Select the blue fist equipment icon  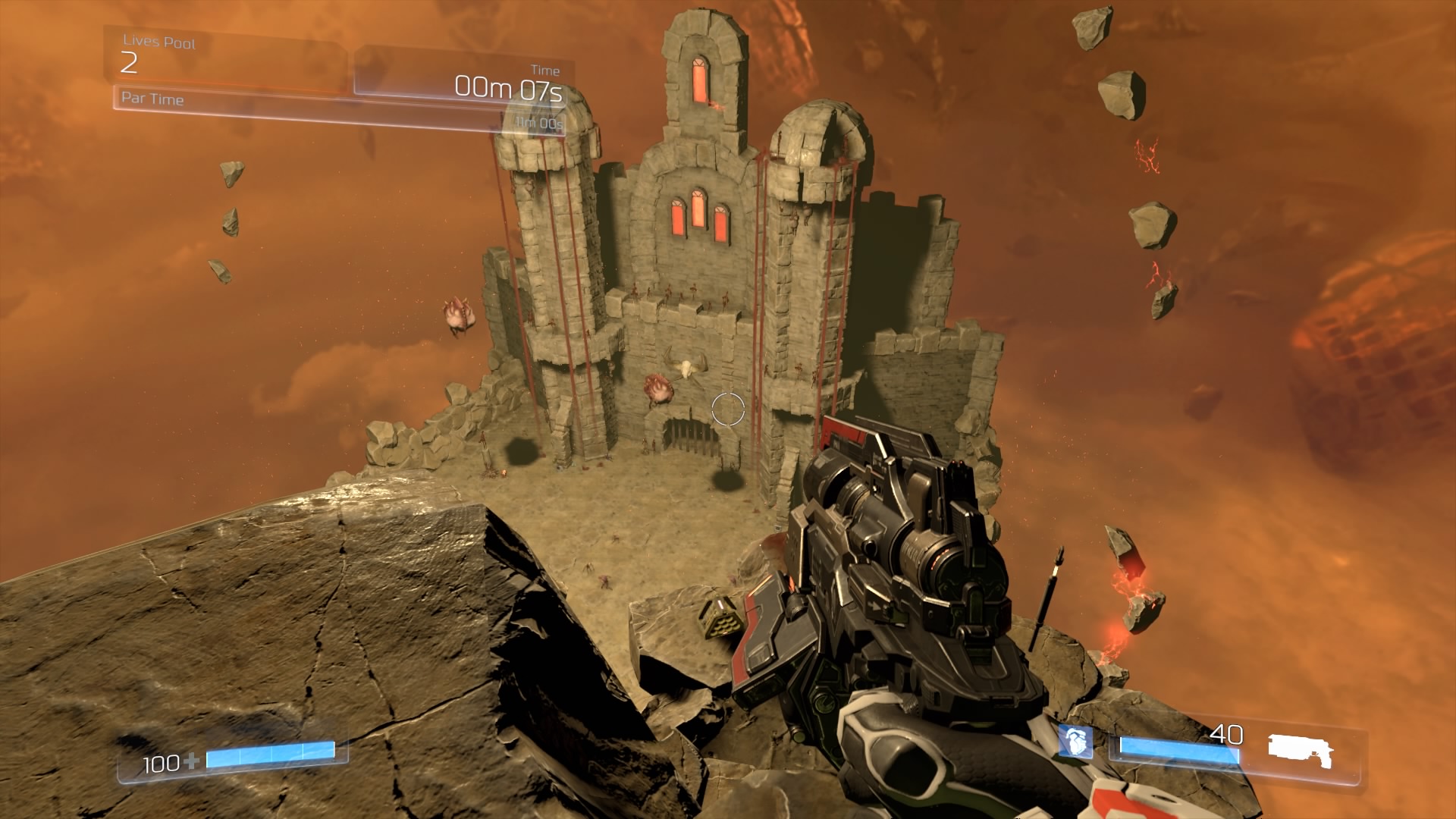[x=1075, y=741]
